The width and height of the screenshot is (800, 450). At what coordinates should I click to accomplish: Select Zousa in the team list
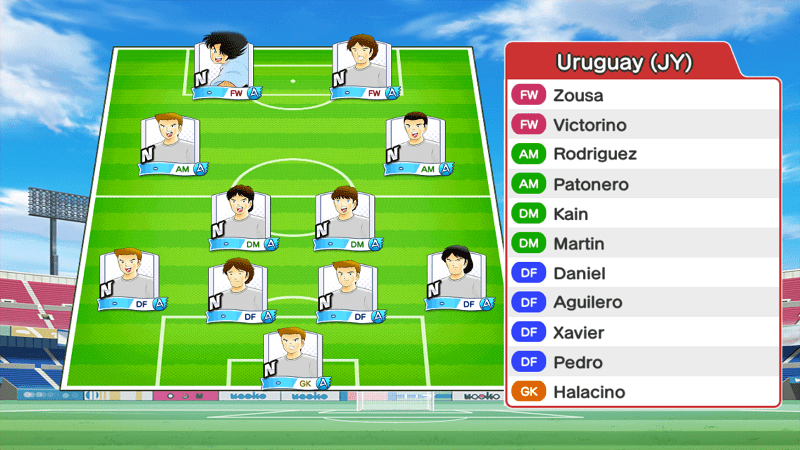coord(642,96)
